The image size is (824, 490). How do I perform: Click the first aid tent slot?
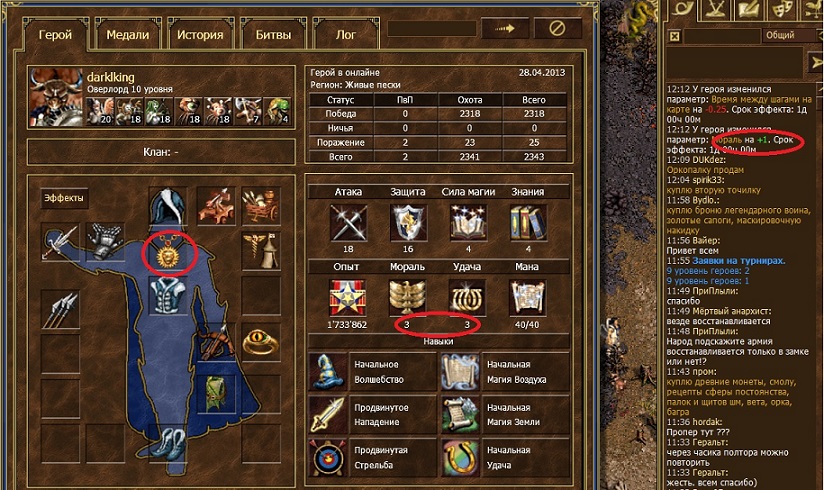pos(264,250)
